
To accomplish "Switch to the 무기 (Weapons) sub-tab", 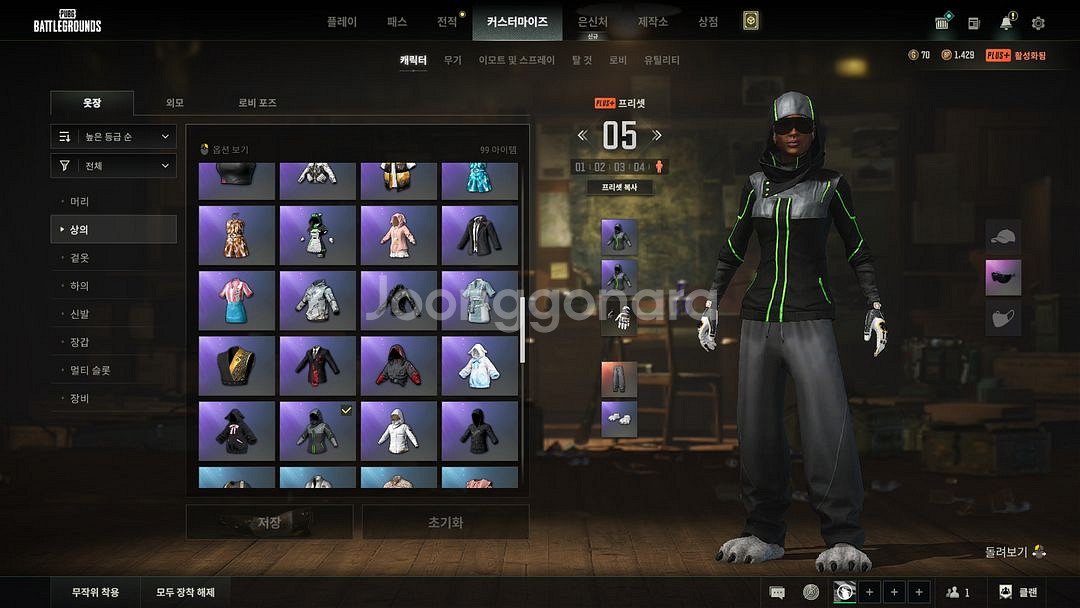I will pos(452,60).
